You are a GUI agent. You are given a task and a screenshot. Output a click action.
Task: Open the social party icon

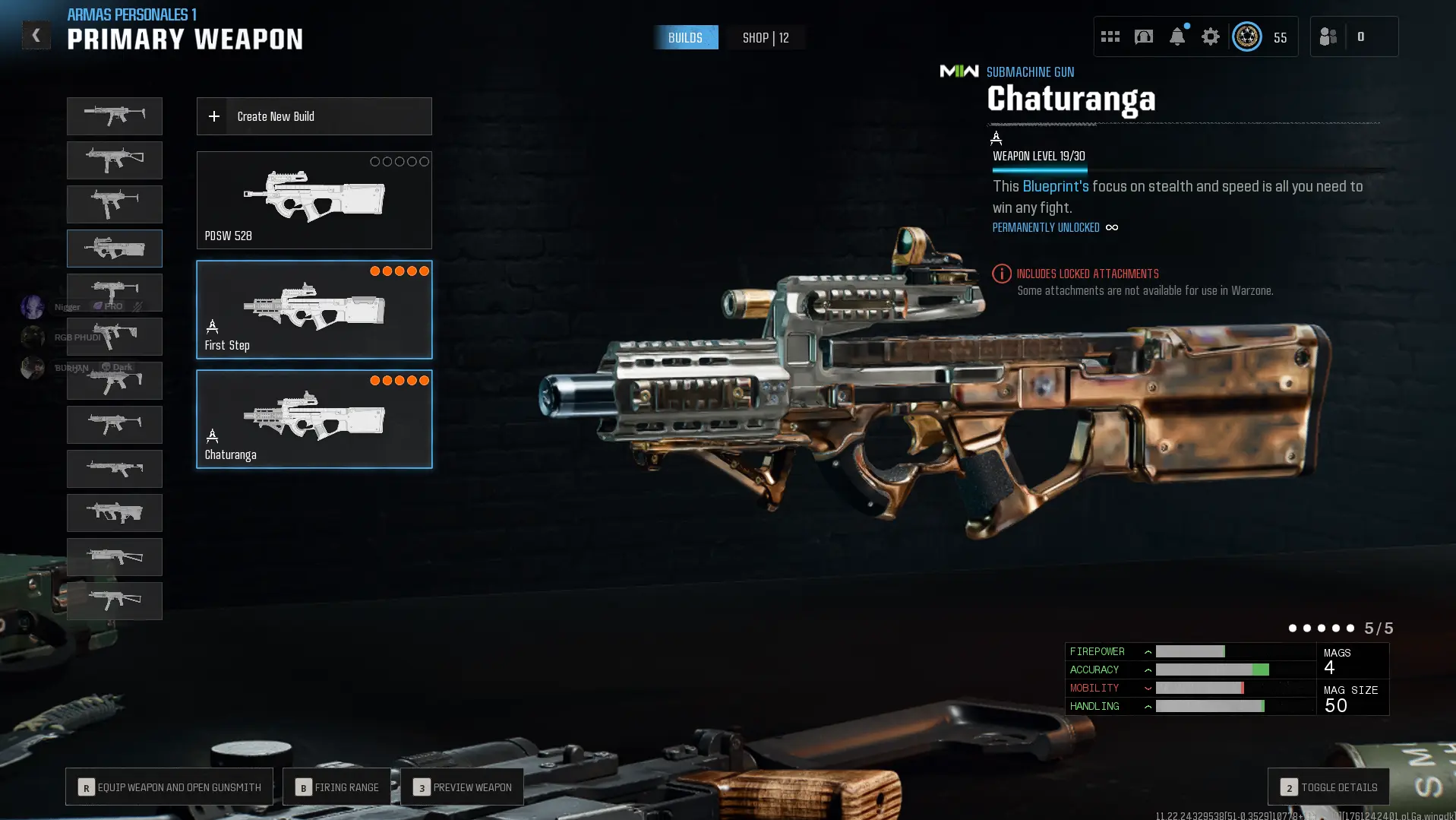[x=1328, y=36]
